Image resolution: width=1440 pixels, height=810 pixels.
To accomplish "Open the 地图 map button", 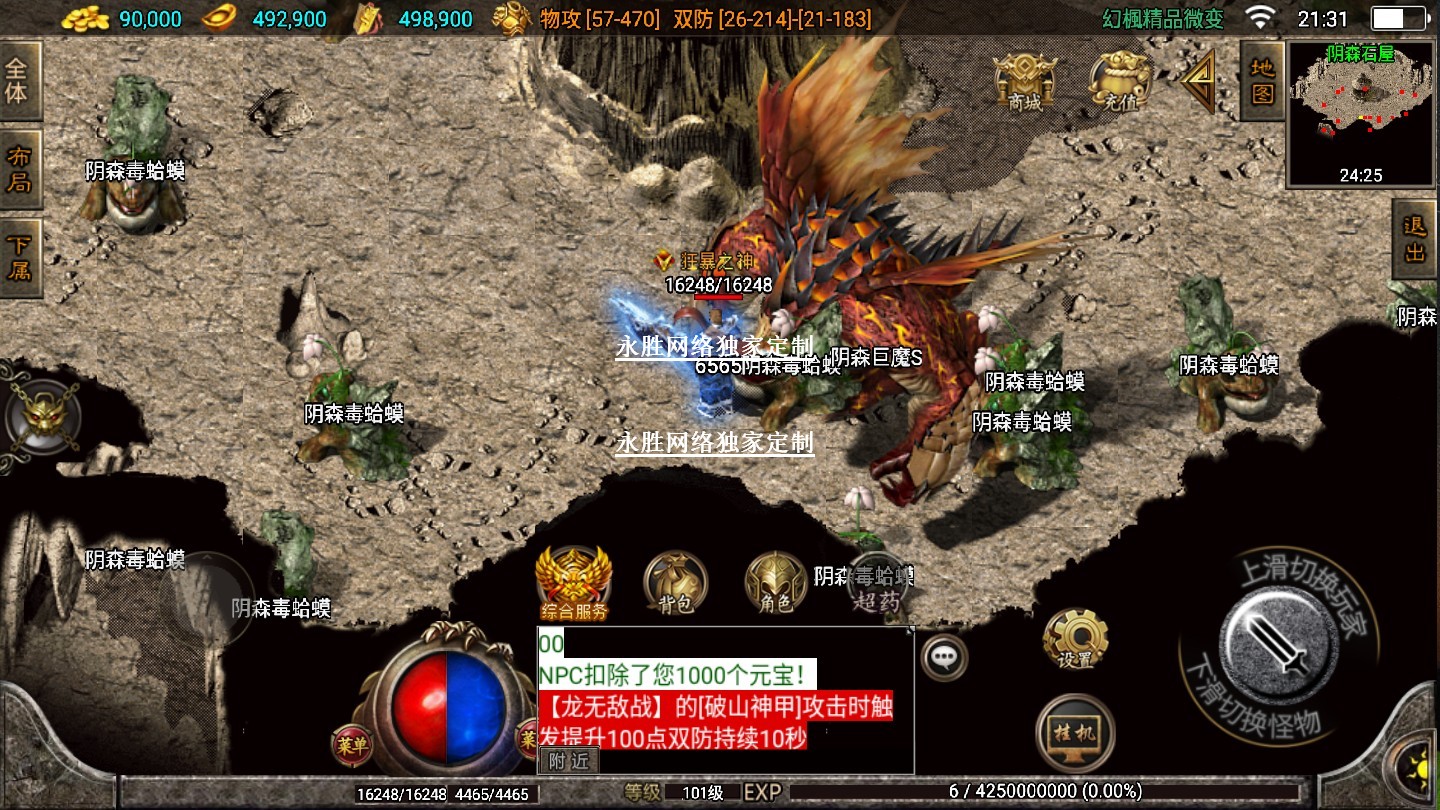I will click(1263, 81).
